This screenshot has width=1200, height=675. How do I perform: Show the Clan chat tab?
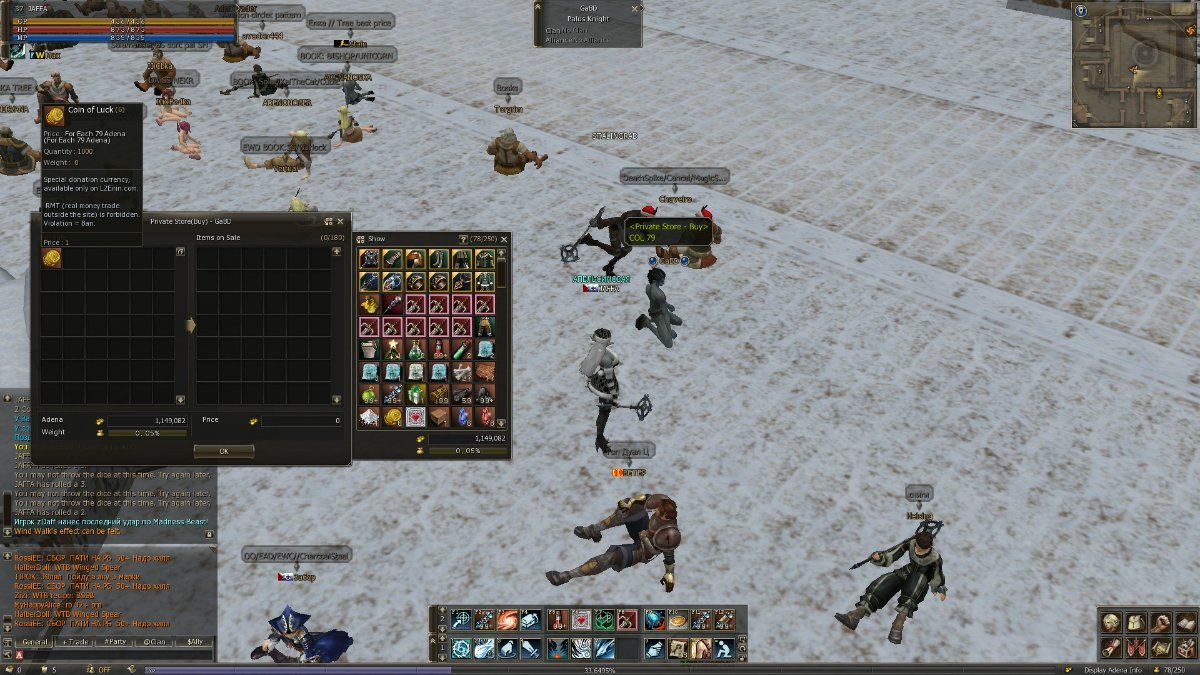(x=155, y=641)
